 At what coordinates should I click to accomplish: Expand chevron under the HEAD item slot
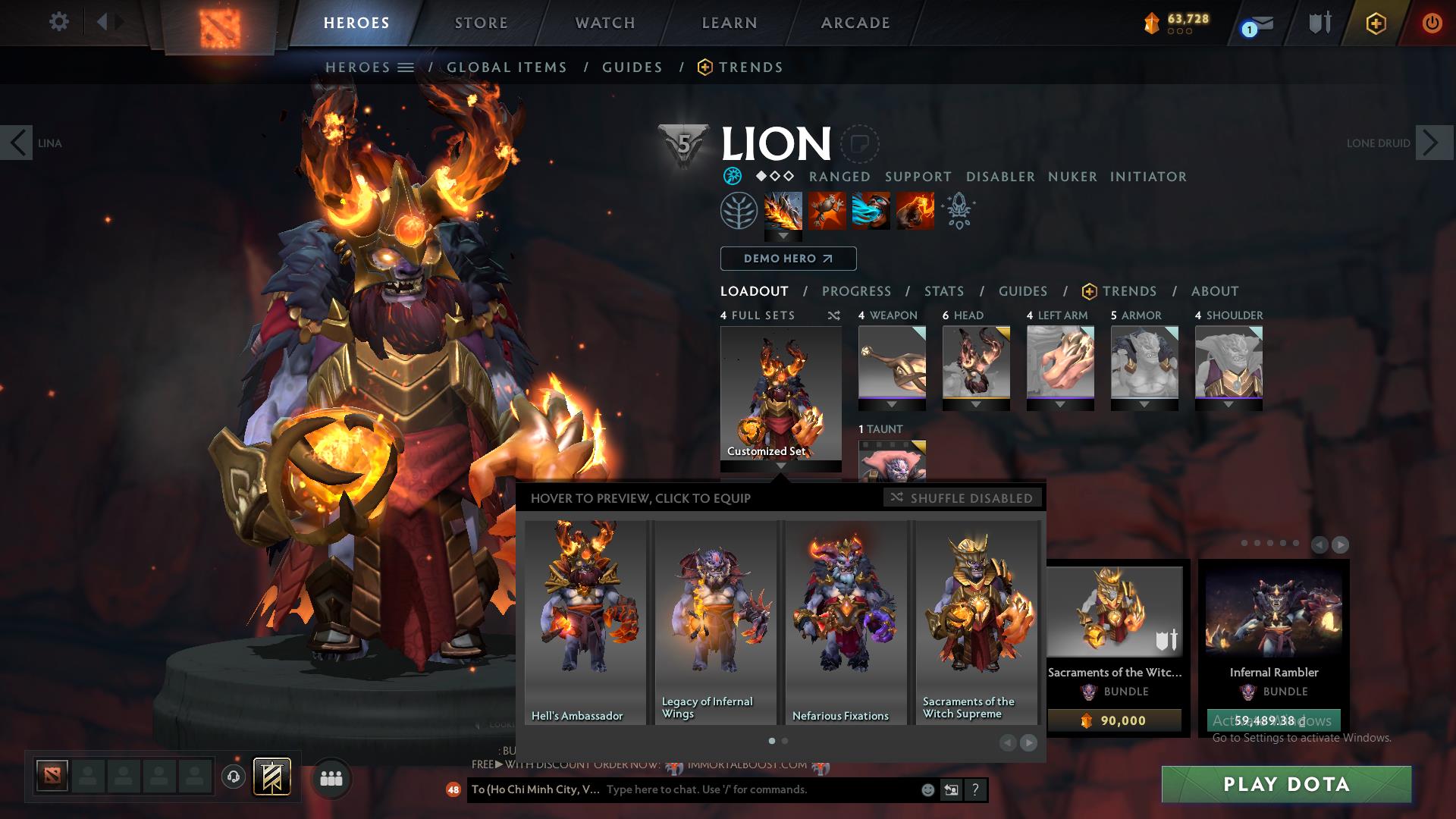pyautogui.click(x=977, y=404)
